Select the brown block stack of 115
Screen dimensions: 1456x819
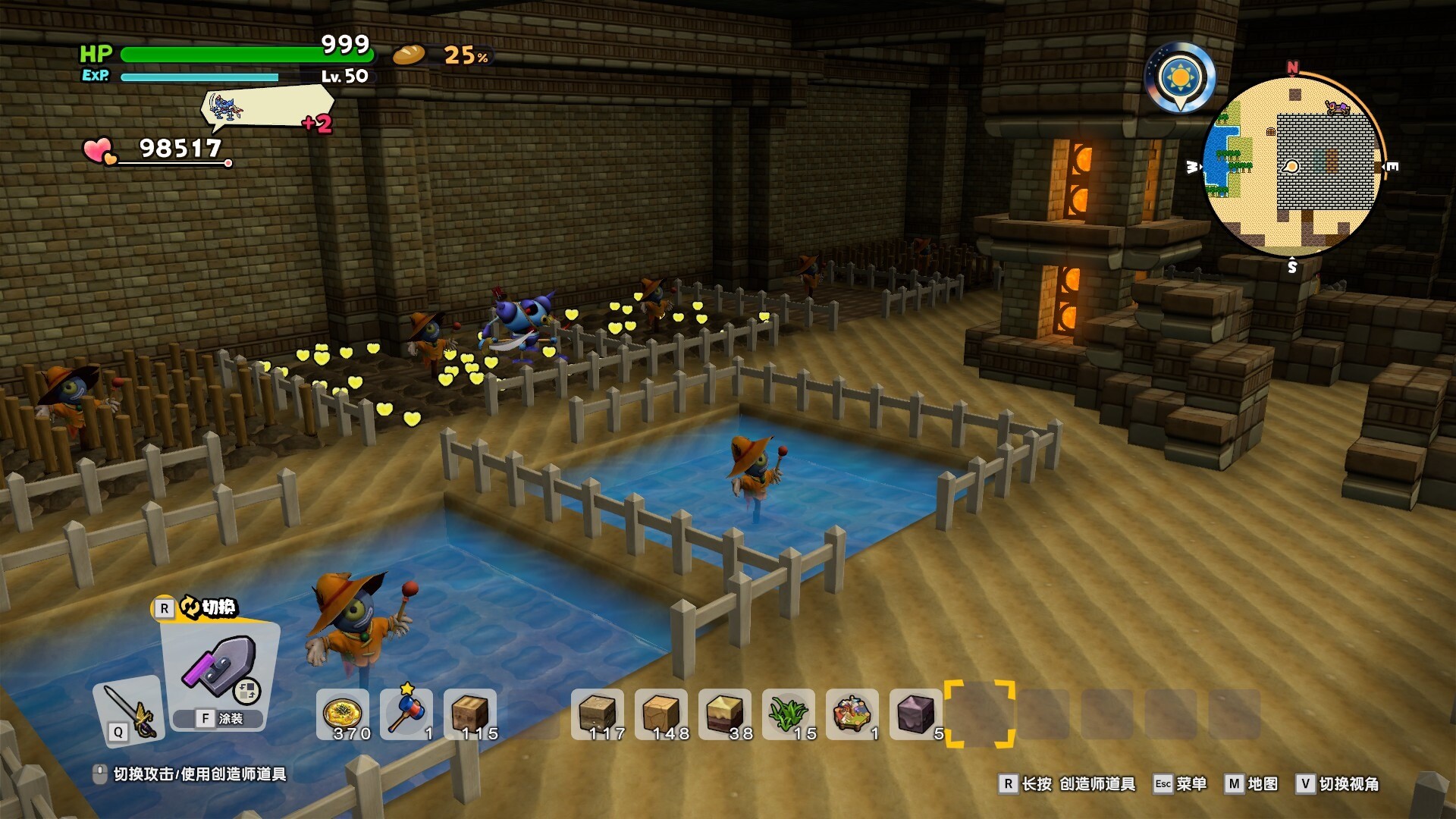pyautogui.click(x=470, y=714)
